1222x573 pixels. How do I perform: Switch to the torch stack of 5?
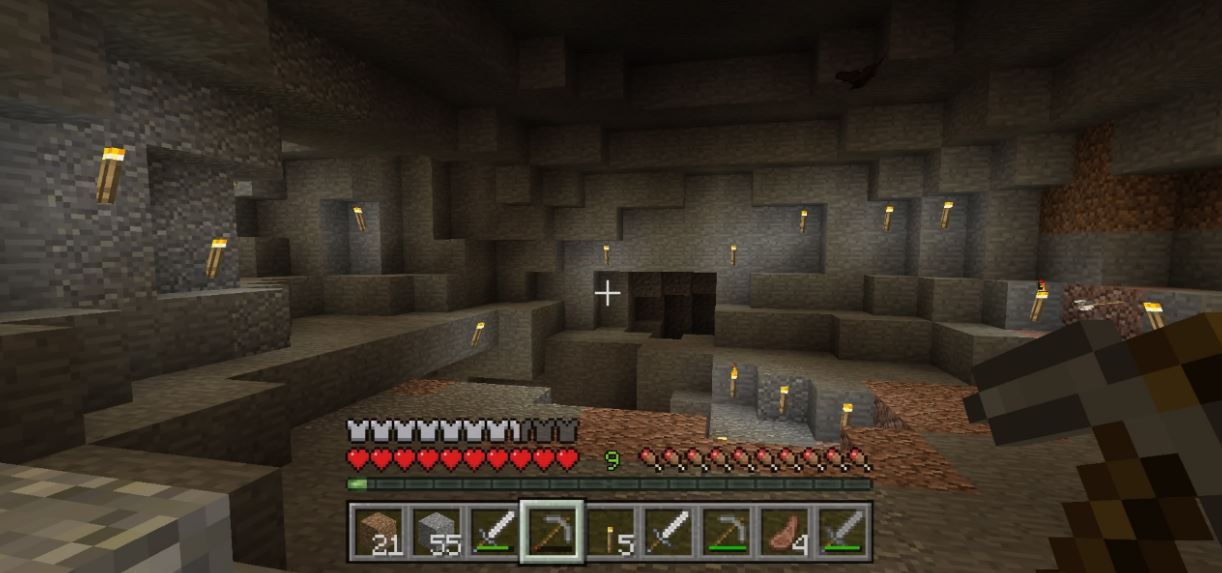(609, 530)
